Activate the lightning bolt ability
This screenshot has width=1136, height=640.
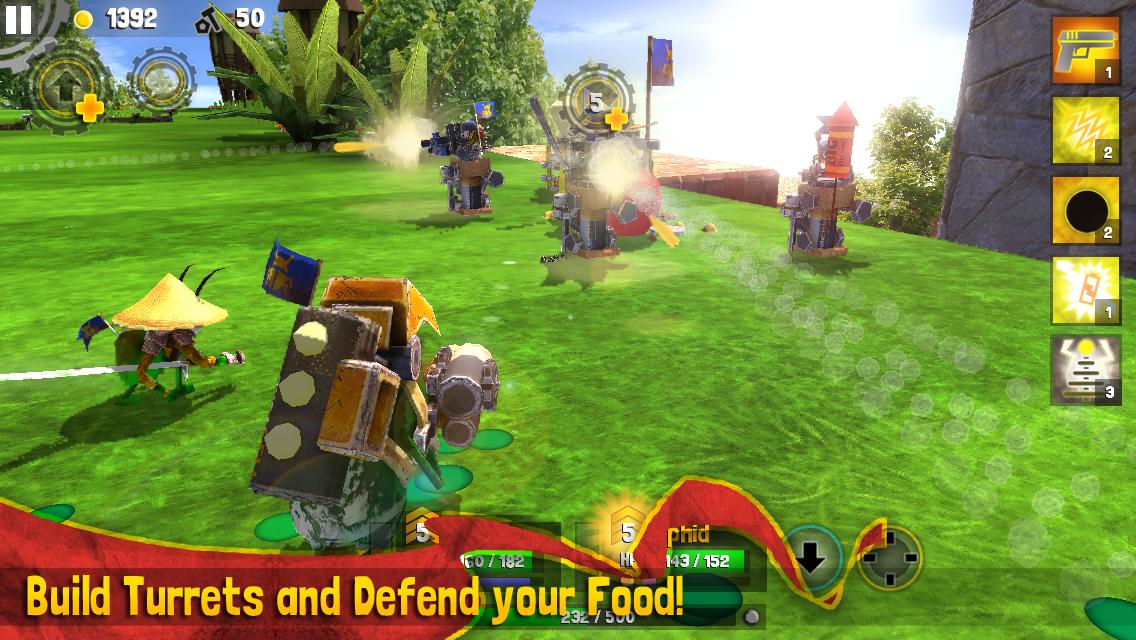tap(1085, 130)
